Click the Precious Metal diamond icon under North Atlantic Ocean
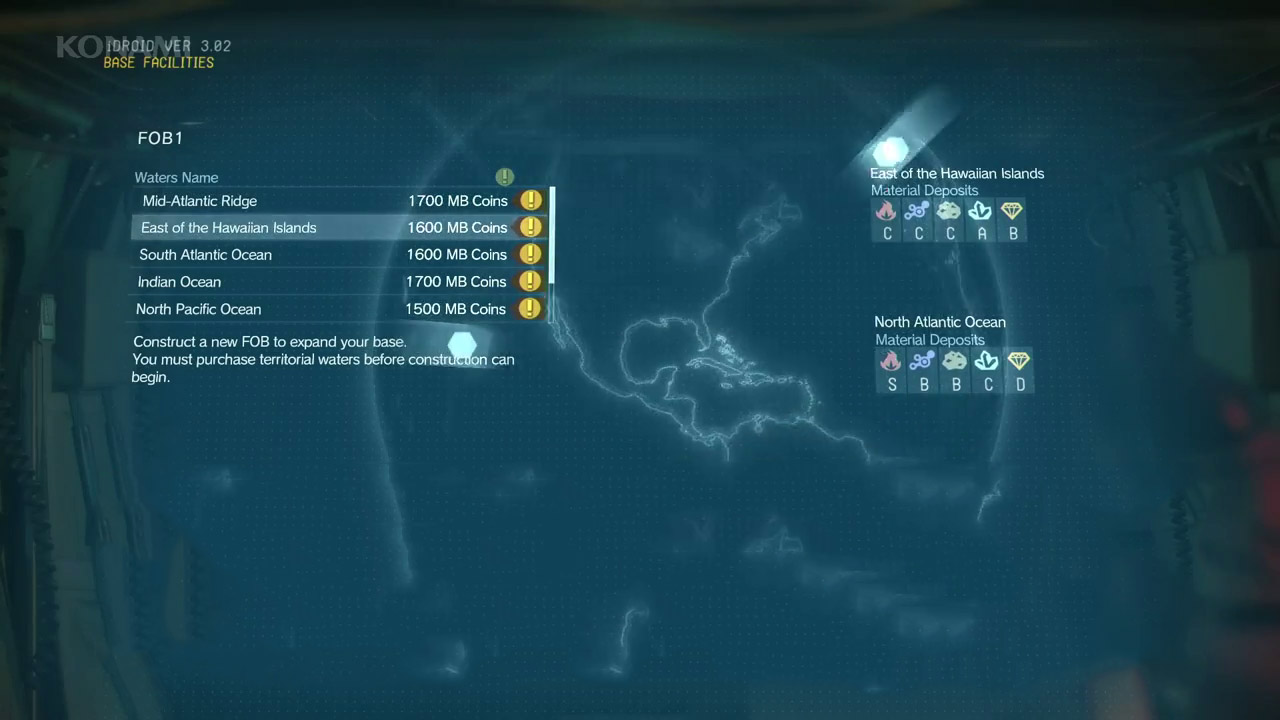Image resolution: width=1280 pixels, height=720 pixels. point(1019,361)
